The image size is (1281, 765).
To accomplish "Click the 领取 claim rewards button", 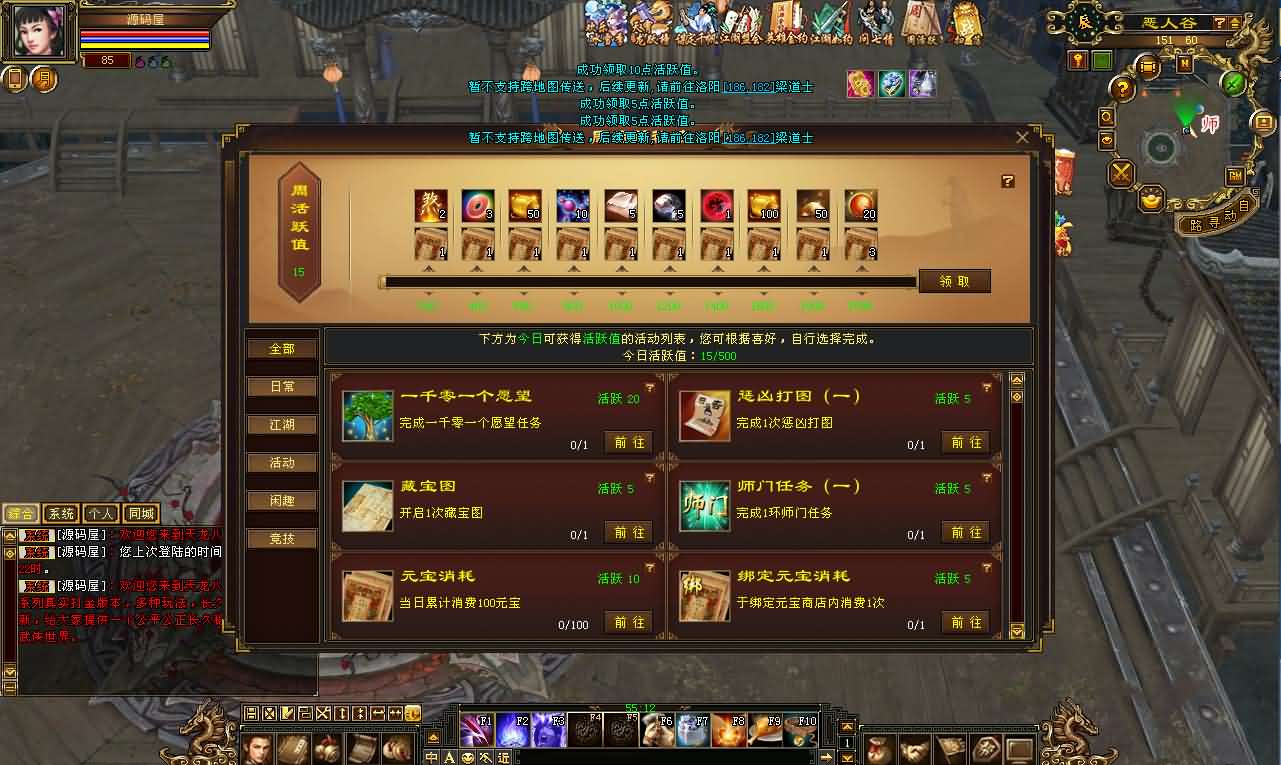I will (x=953, y=281).
